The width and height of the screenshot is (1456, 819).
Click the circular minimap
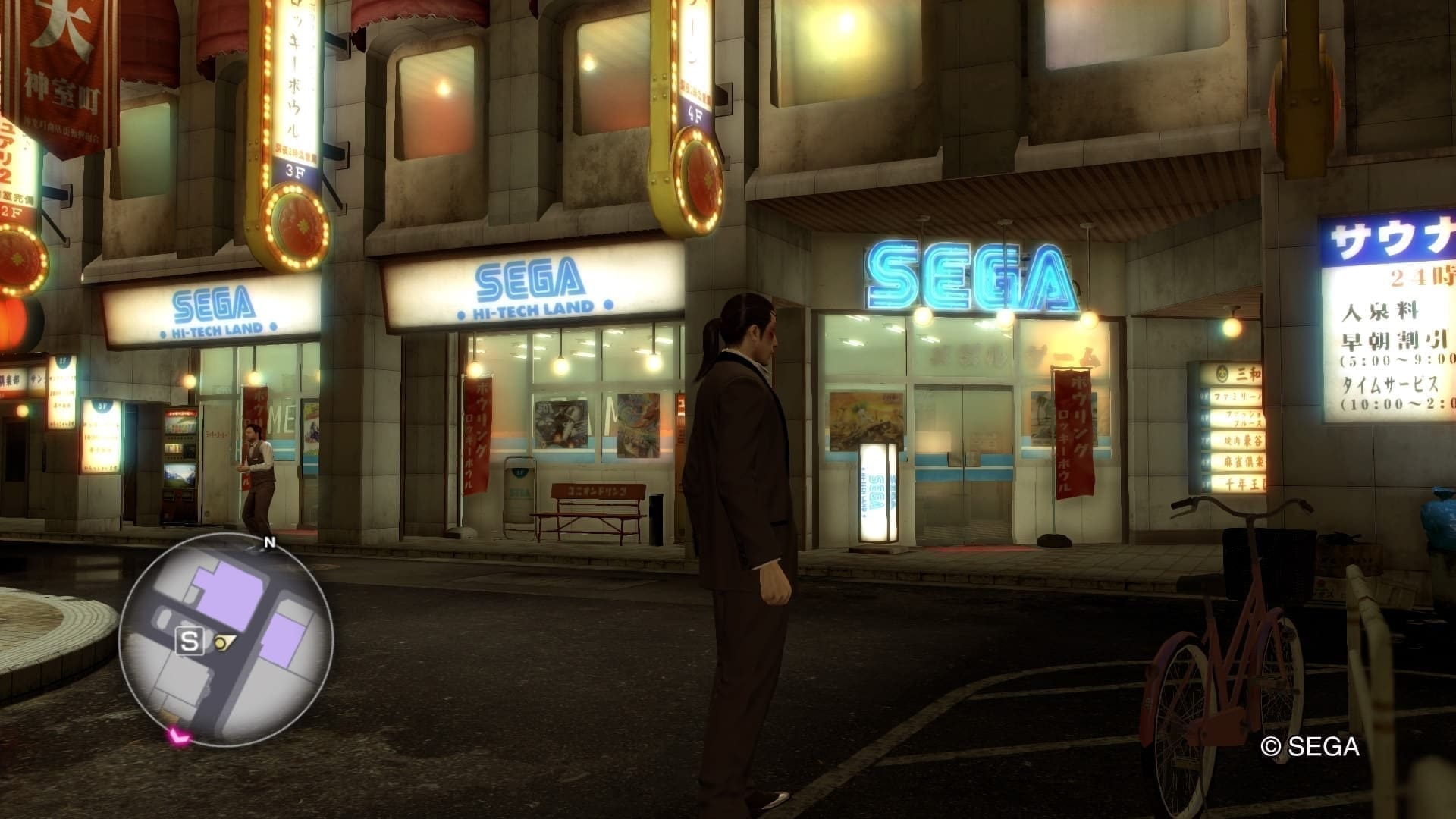pyautogui.click(x=226, y=639)
